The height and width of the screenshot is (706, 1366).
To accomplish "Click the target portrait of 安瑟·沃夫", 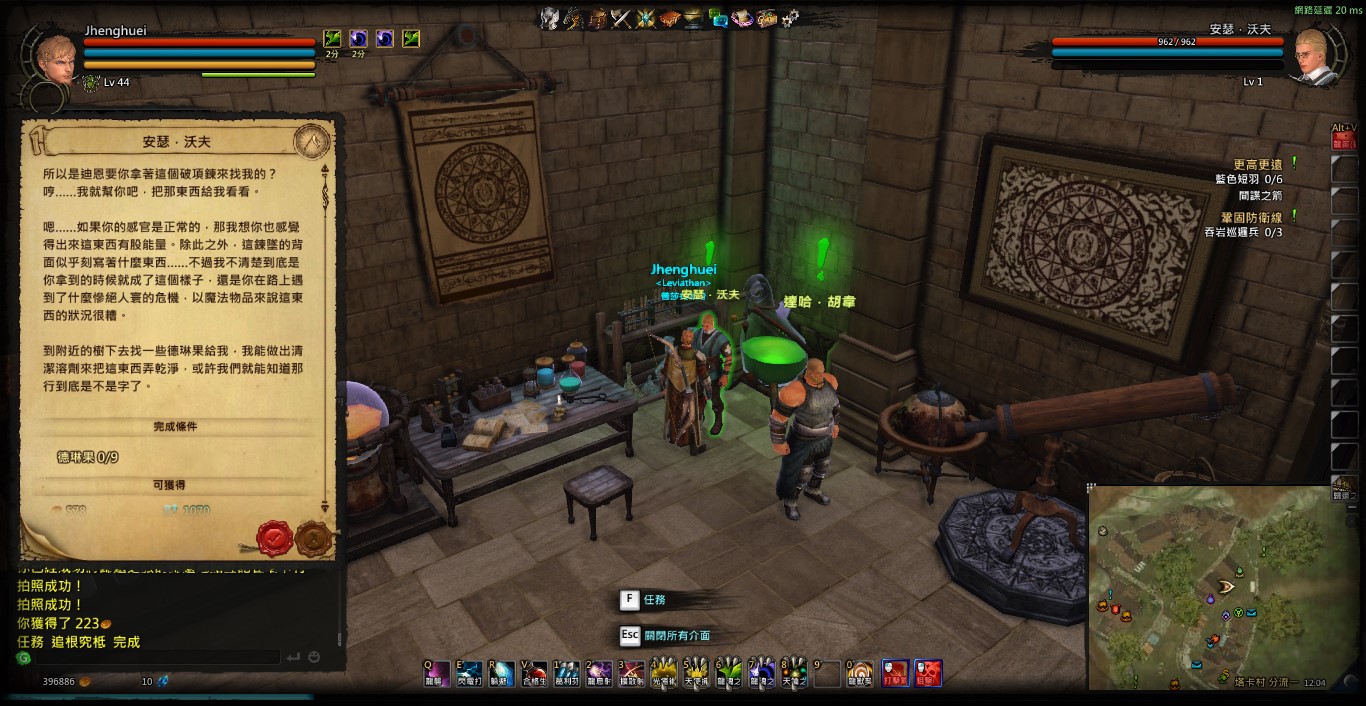I will click(x=1319, y=56).
